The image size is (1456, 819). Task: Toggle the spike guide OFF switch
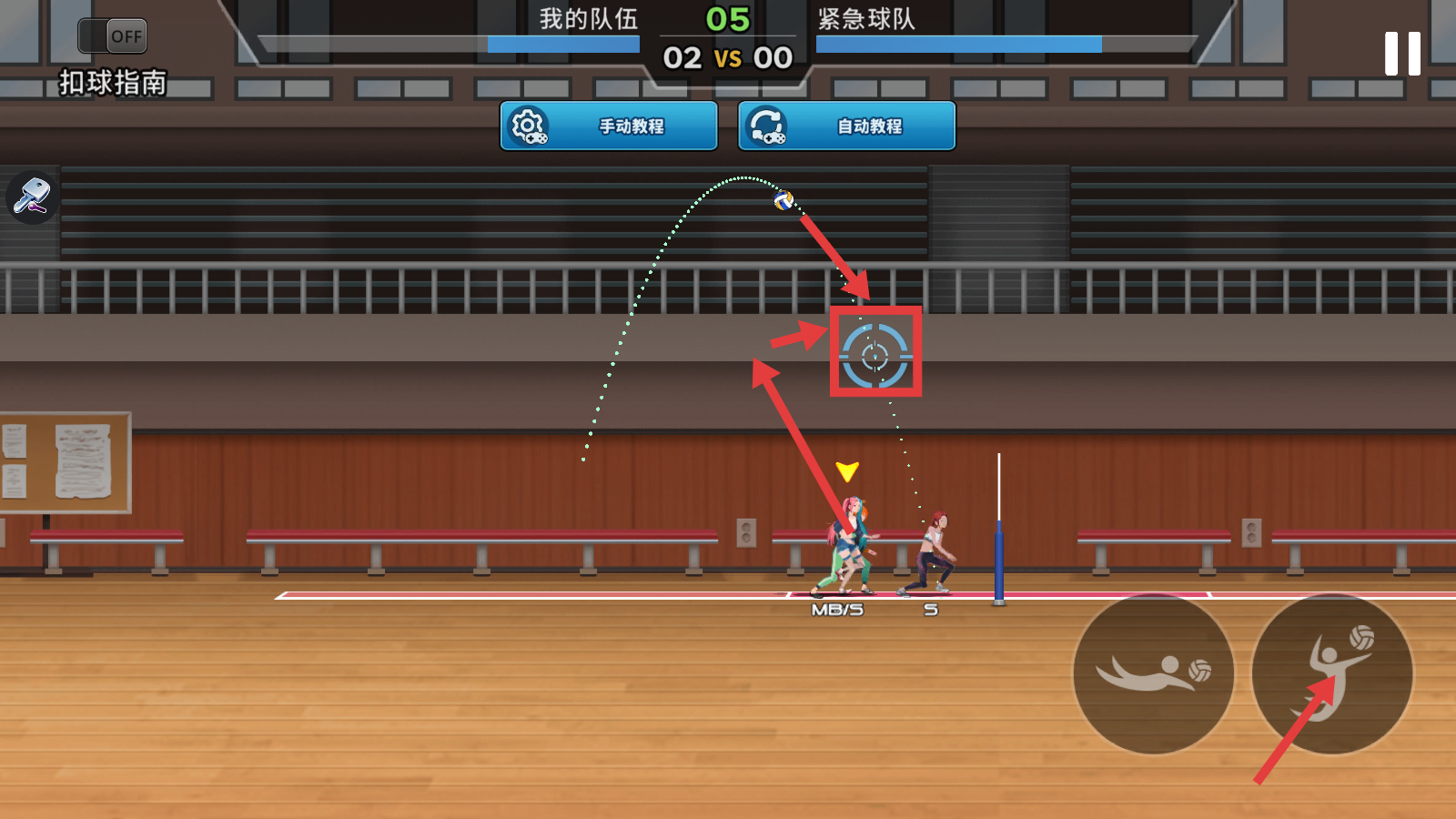pyautogui.click(x=113, y=36)
